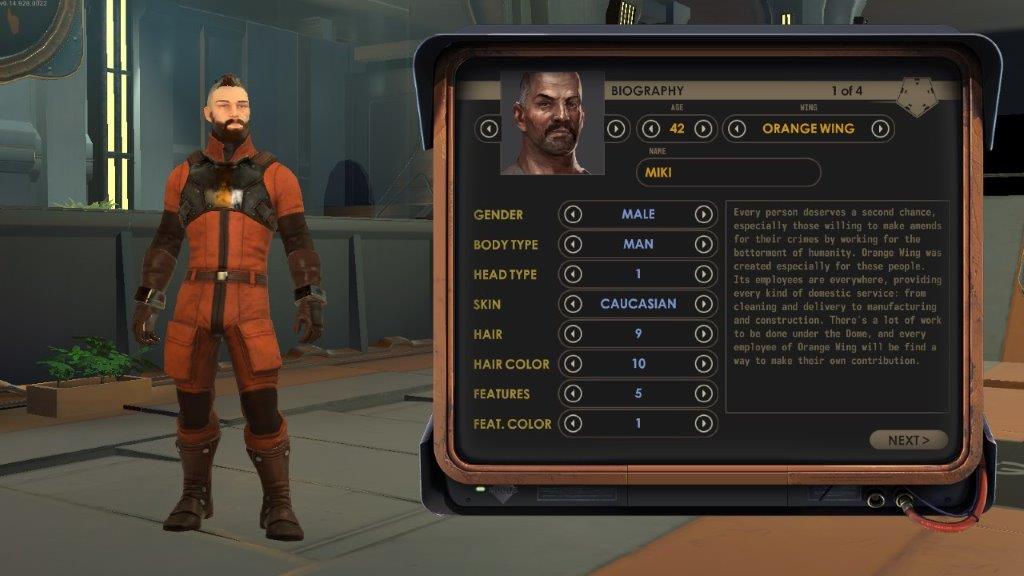Screen dimensions: 1024x576
Task: Increase the character age above 42
Action: (703, 129)
